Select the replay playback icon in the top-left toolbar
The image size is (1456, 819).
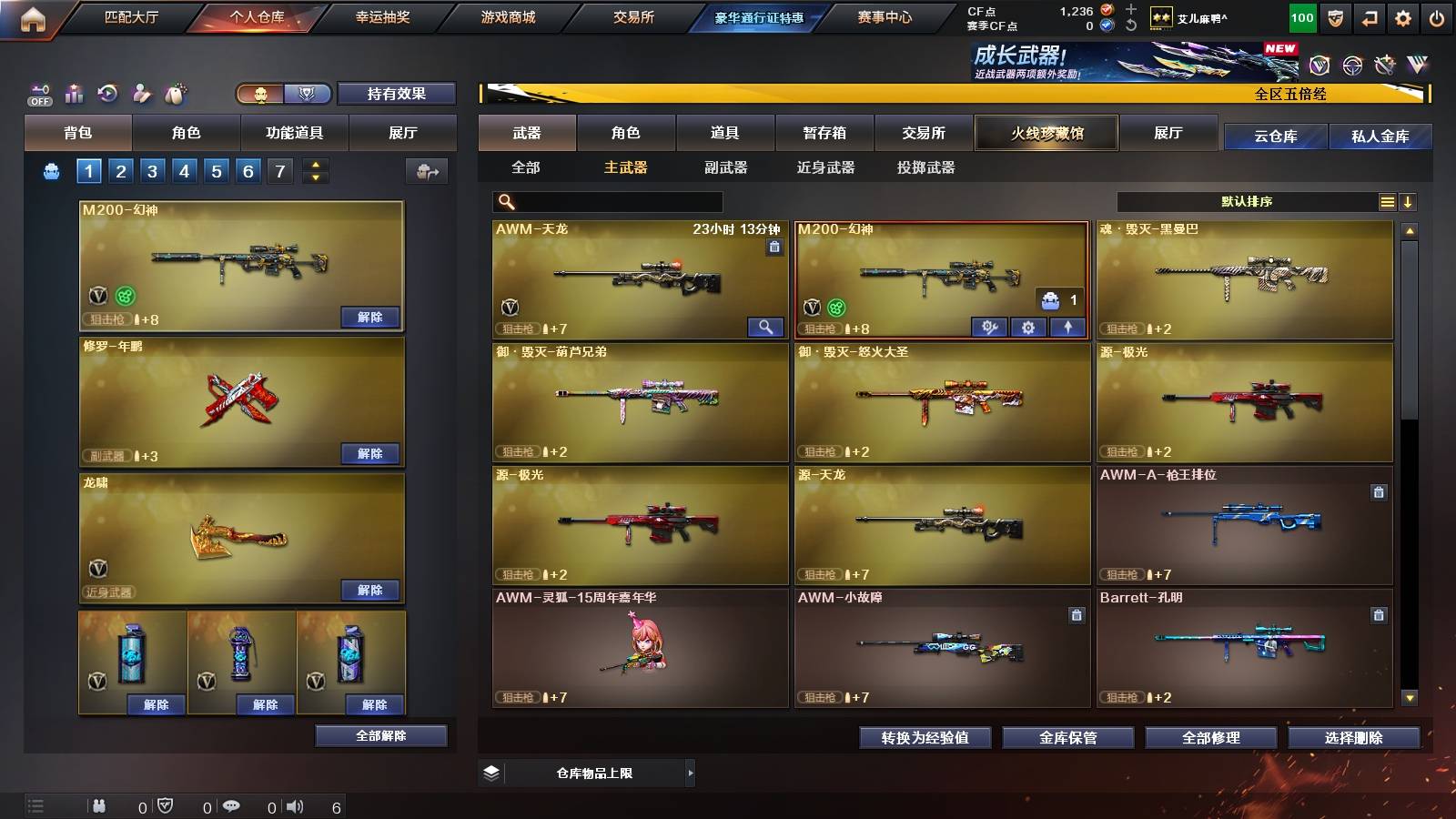coord(106,94)
